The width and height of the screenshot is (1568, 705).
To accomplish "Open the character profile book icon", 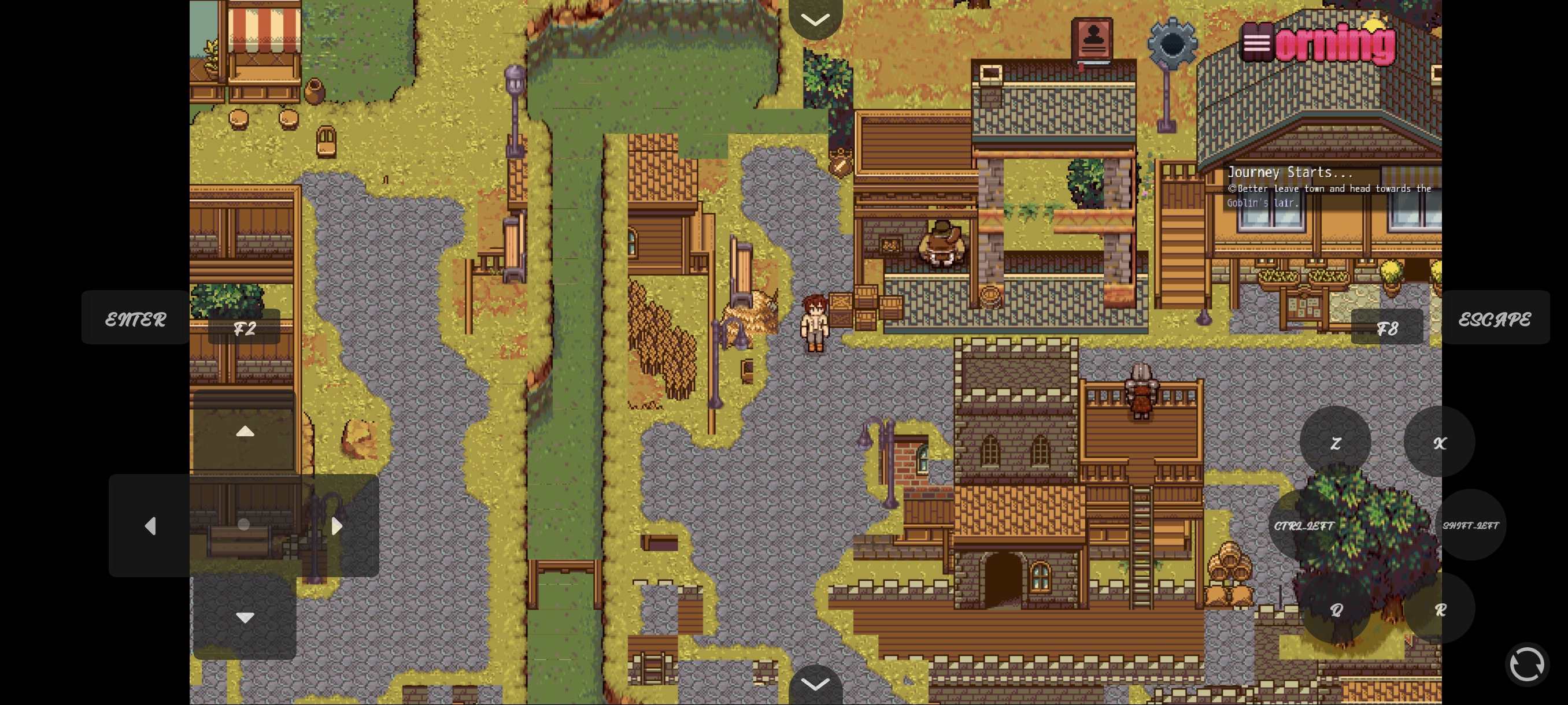I will click(x=1093, y=40).
